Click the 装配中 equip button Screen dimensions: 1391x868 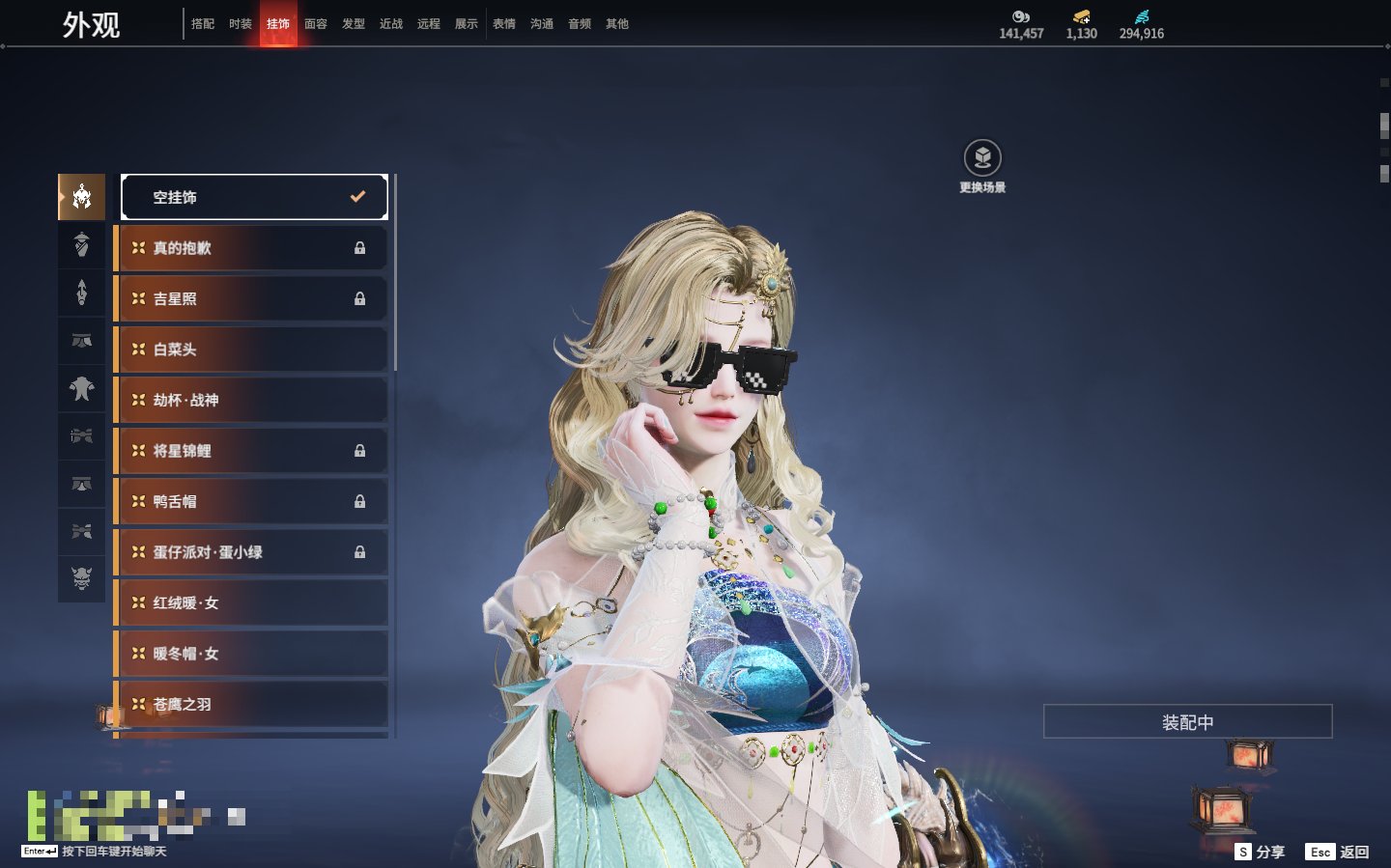point(1187,722)
